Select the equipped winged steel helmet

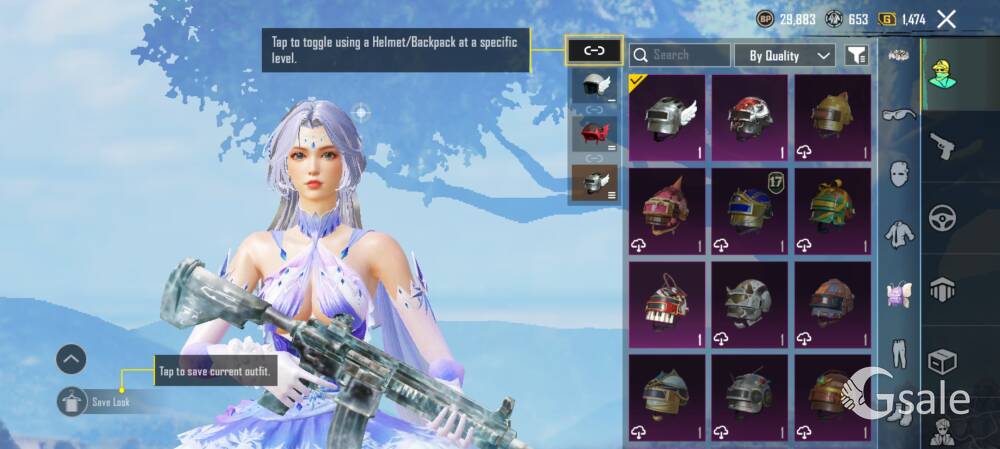coord(666,118)
